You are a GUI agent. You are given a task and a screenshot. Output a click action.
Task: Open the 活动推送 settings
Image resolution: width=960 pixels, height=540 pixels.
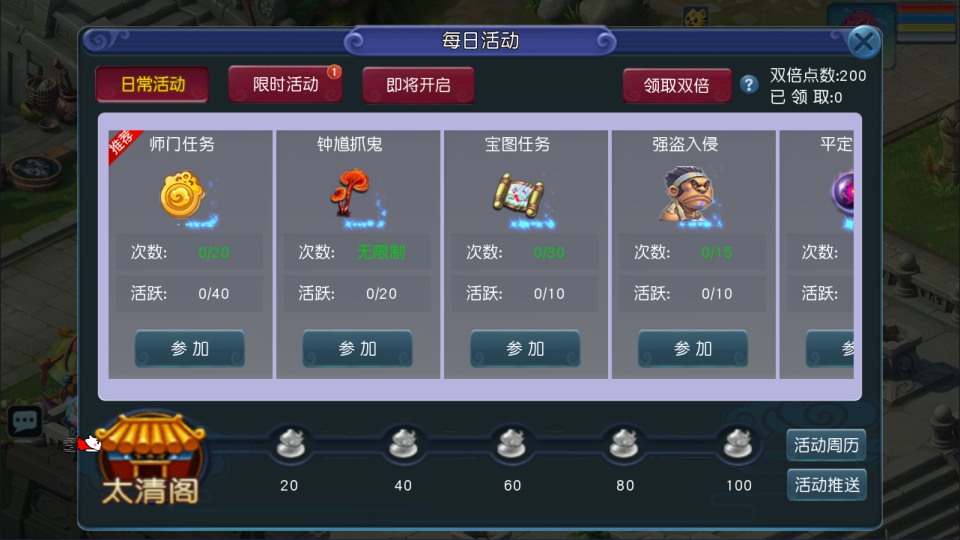click(826, 485)
